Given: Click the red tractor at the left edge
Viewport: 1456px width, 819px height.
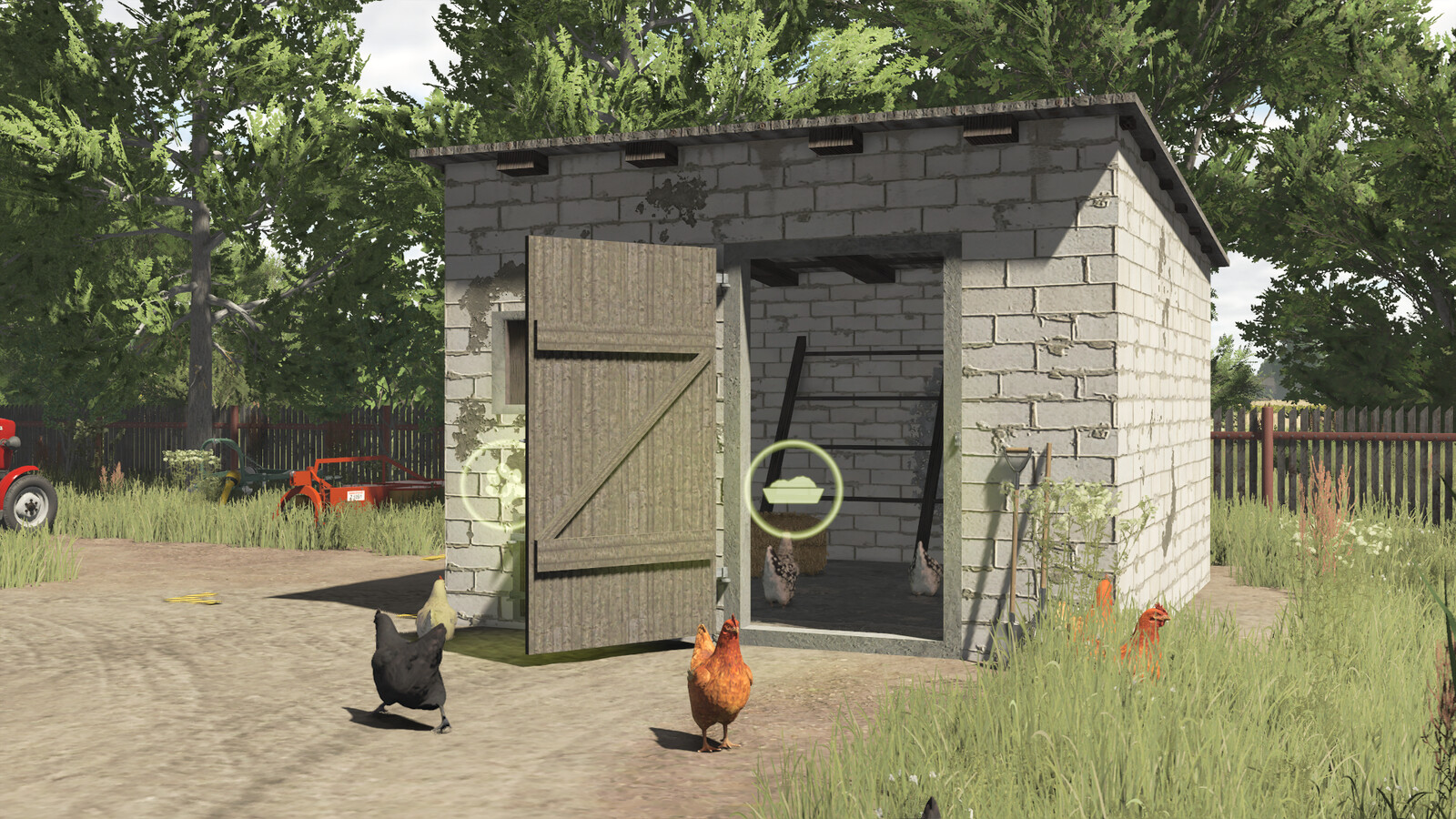Looking at the screenshot, I should pos(23,473).
